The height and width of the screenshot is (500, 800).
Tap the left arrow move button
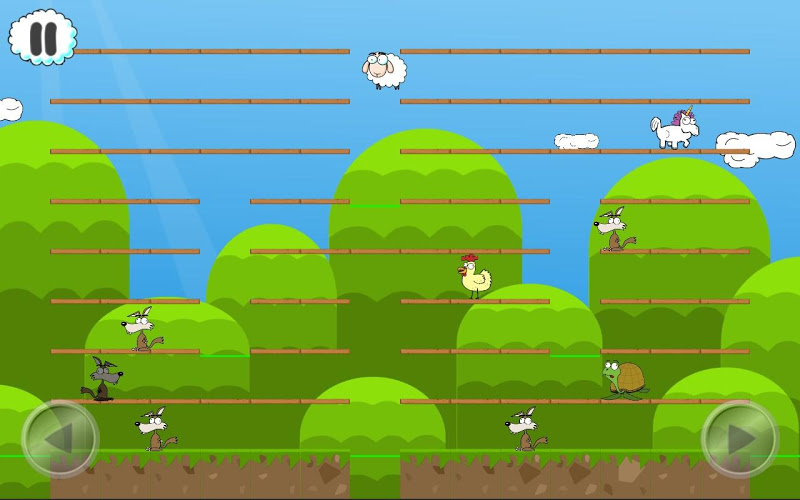[x=60, y=439]
